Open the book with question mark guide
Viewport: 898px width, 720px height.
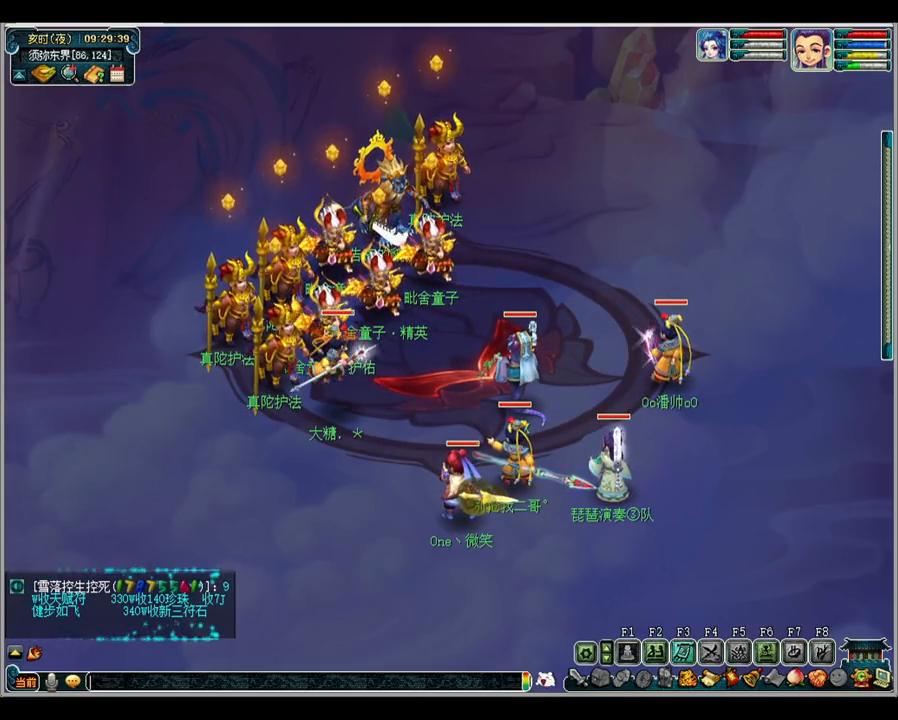click(x=94, y=74)
